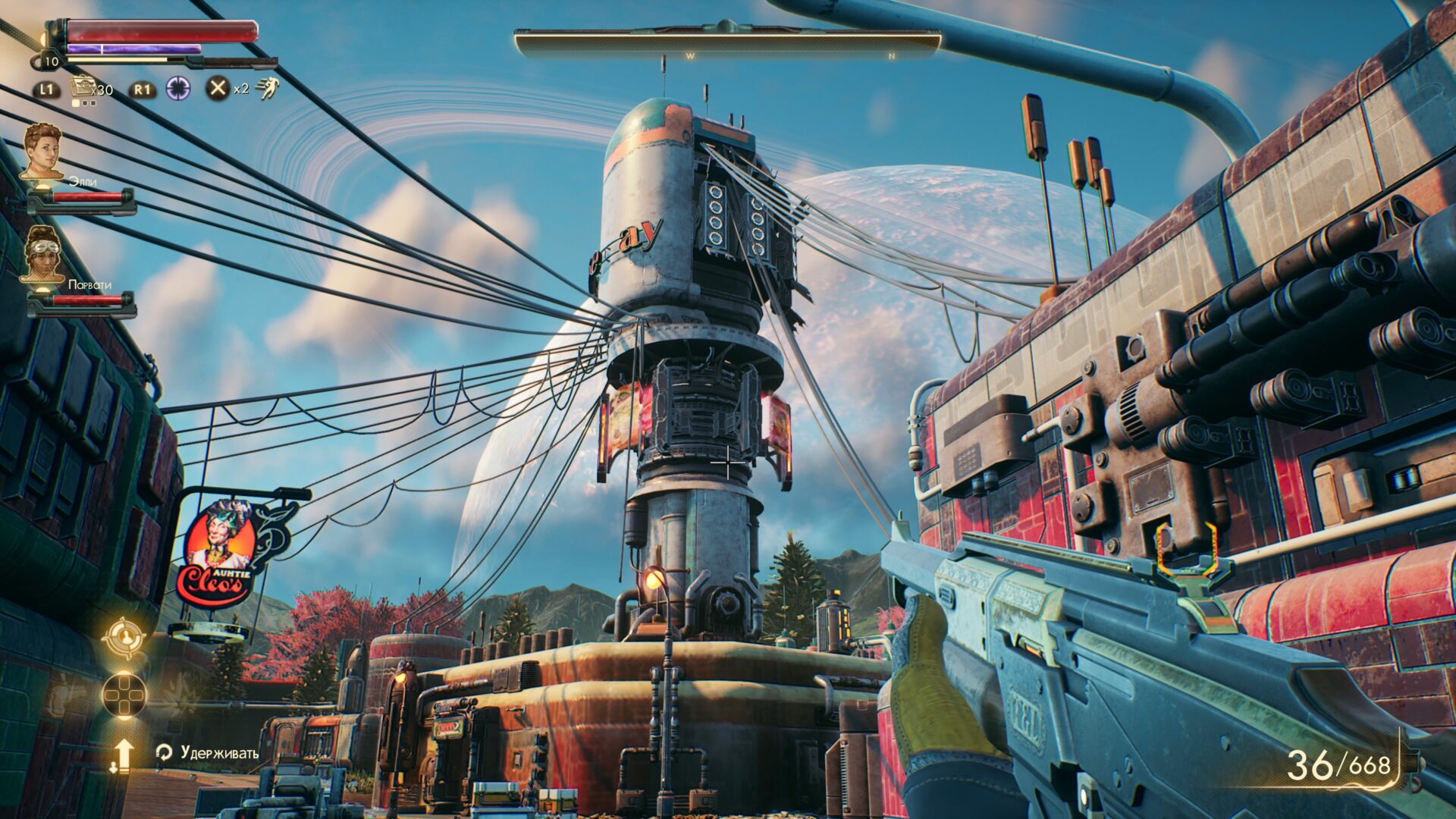Use the medical inhaler icon with x30

coord(82,87)
